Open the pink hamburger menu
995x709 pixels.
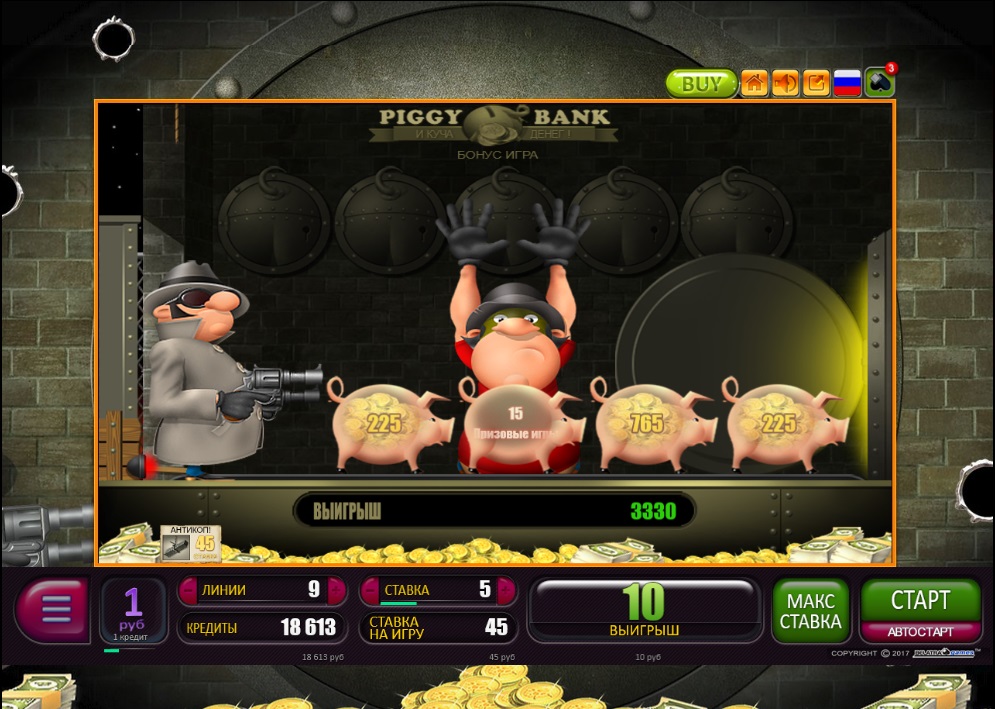click(x=54, y=609)
